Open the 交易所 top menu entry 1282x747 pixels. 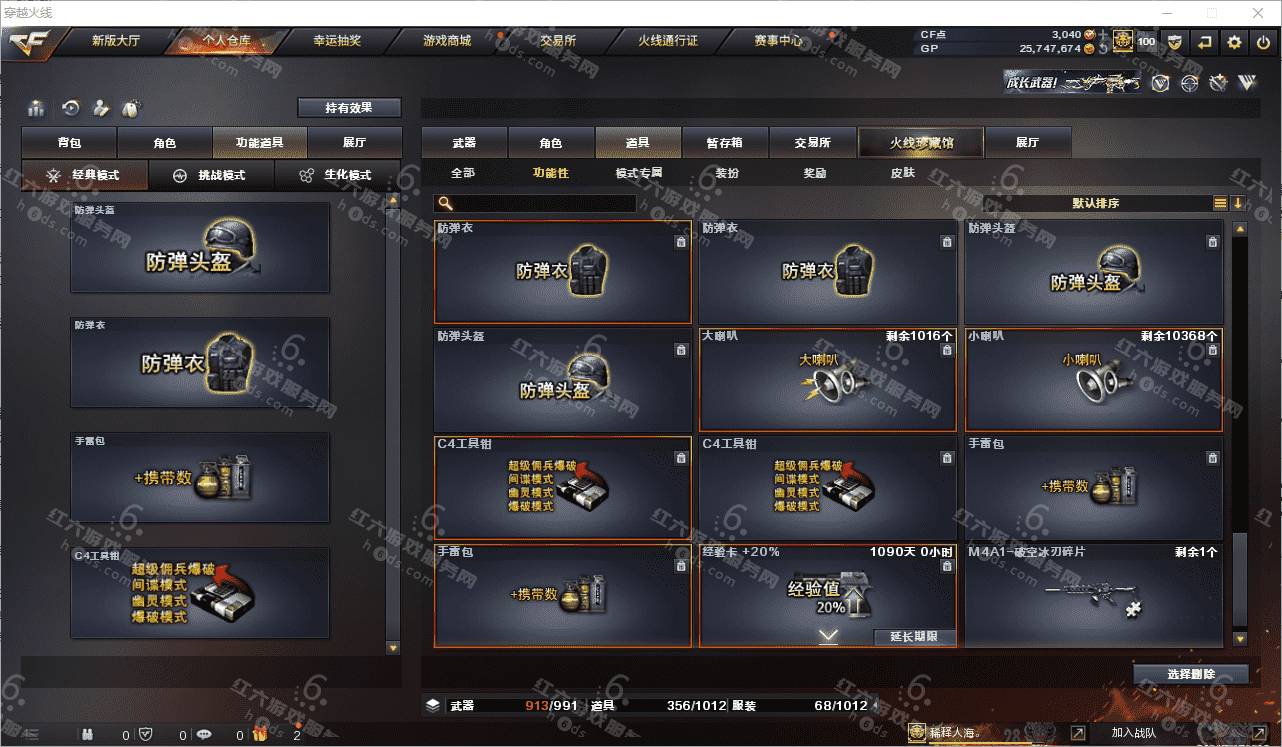[x=557, y=41]
